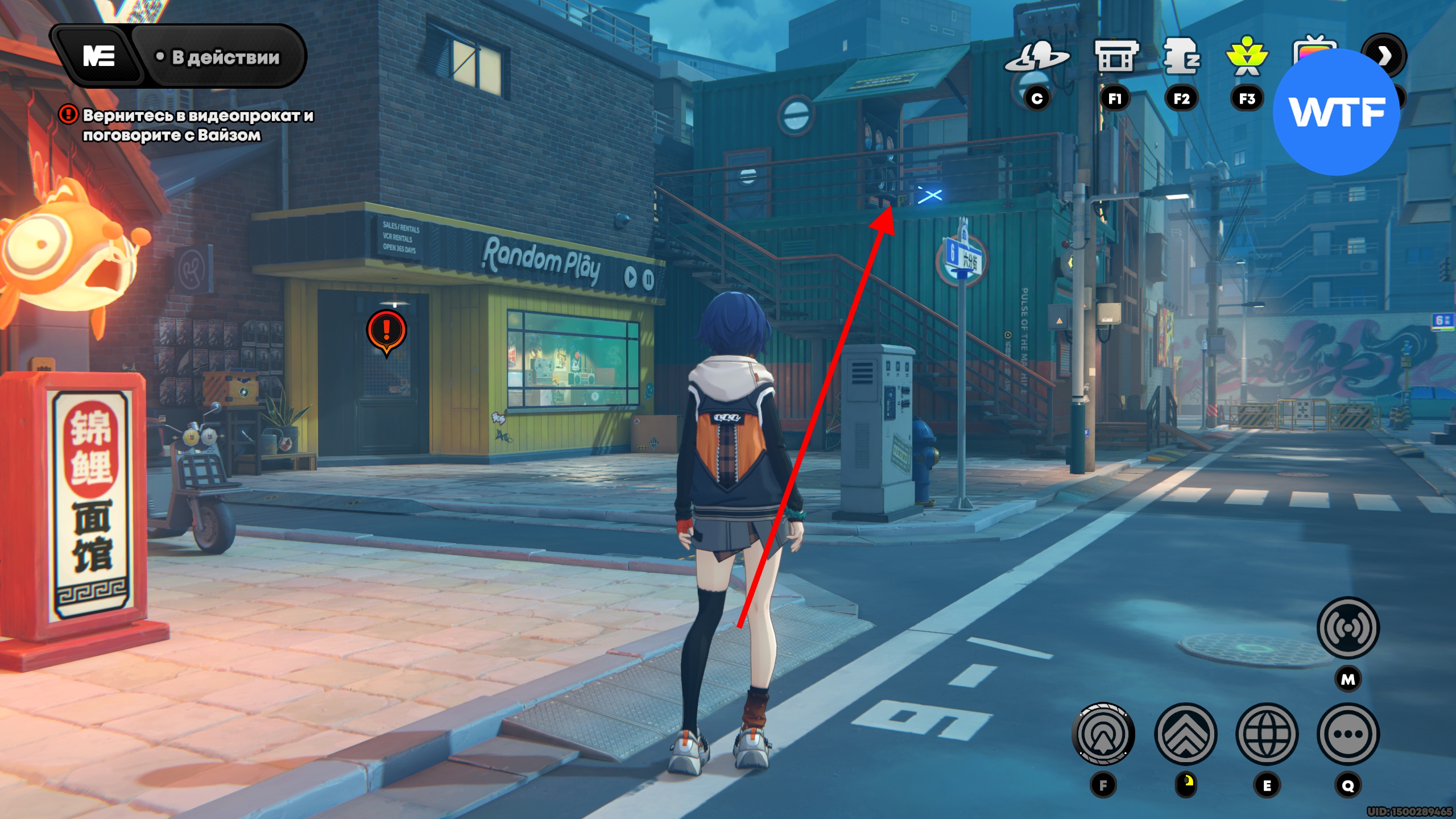Viewport: 1456px width, 819px height.
Task: Tap the arrow-in-circle interact button
Action: (x=1103, y=734)
